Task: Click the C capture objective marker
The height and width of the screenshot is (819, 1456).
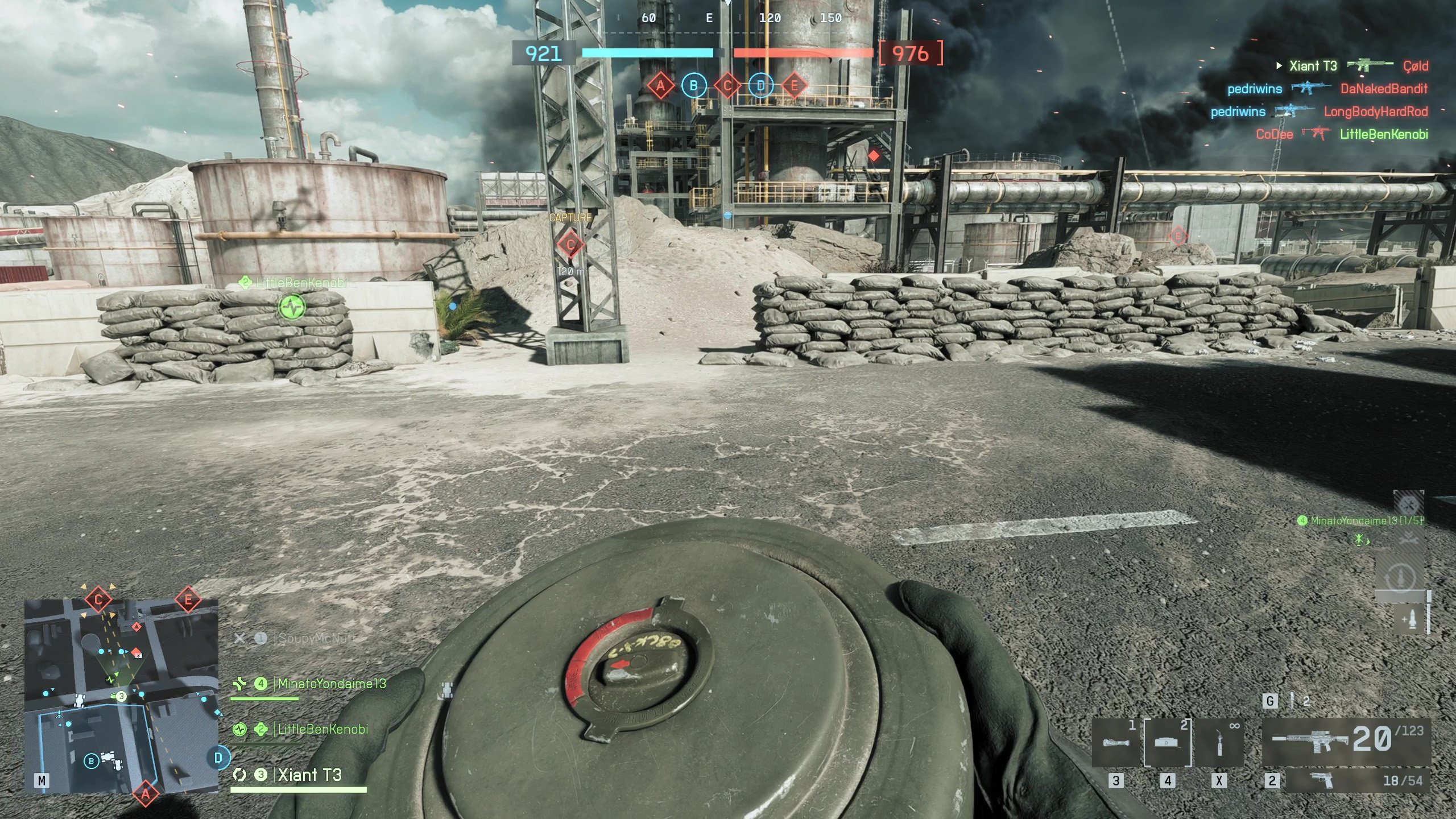Action: click(x=570, y=245)
